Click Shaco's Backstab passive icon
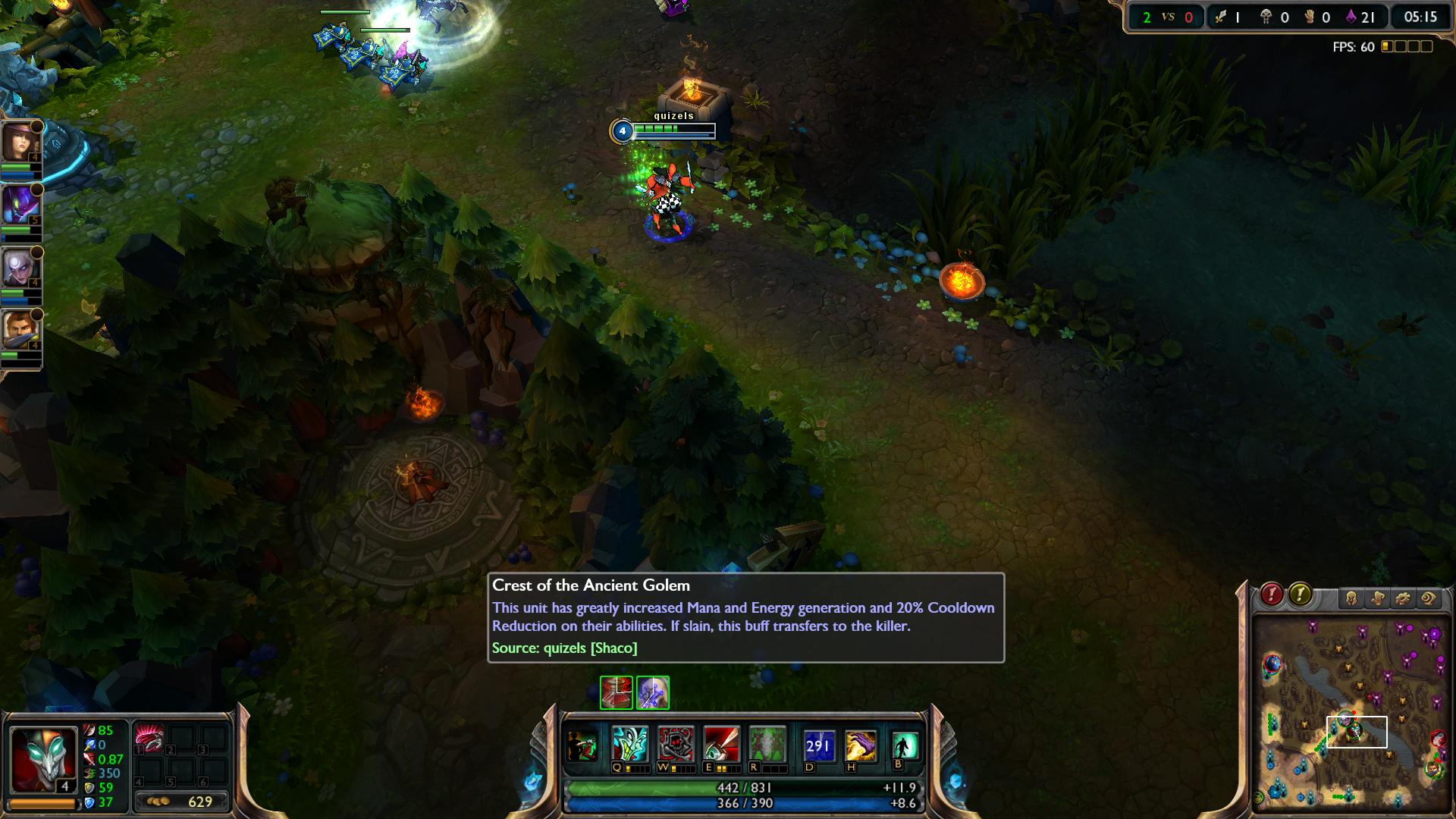This screenshot has height=819, width=1456. coord(583,746)
